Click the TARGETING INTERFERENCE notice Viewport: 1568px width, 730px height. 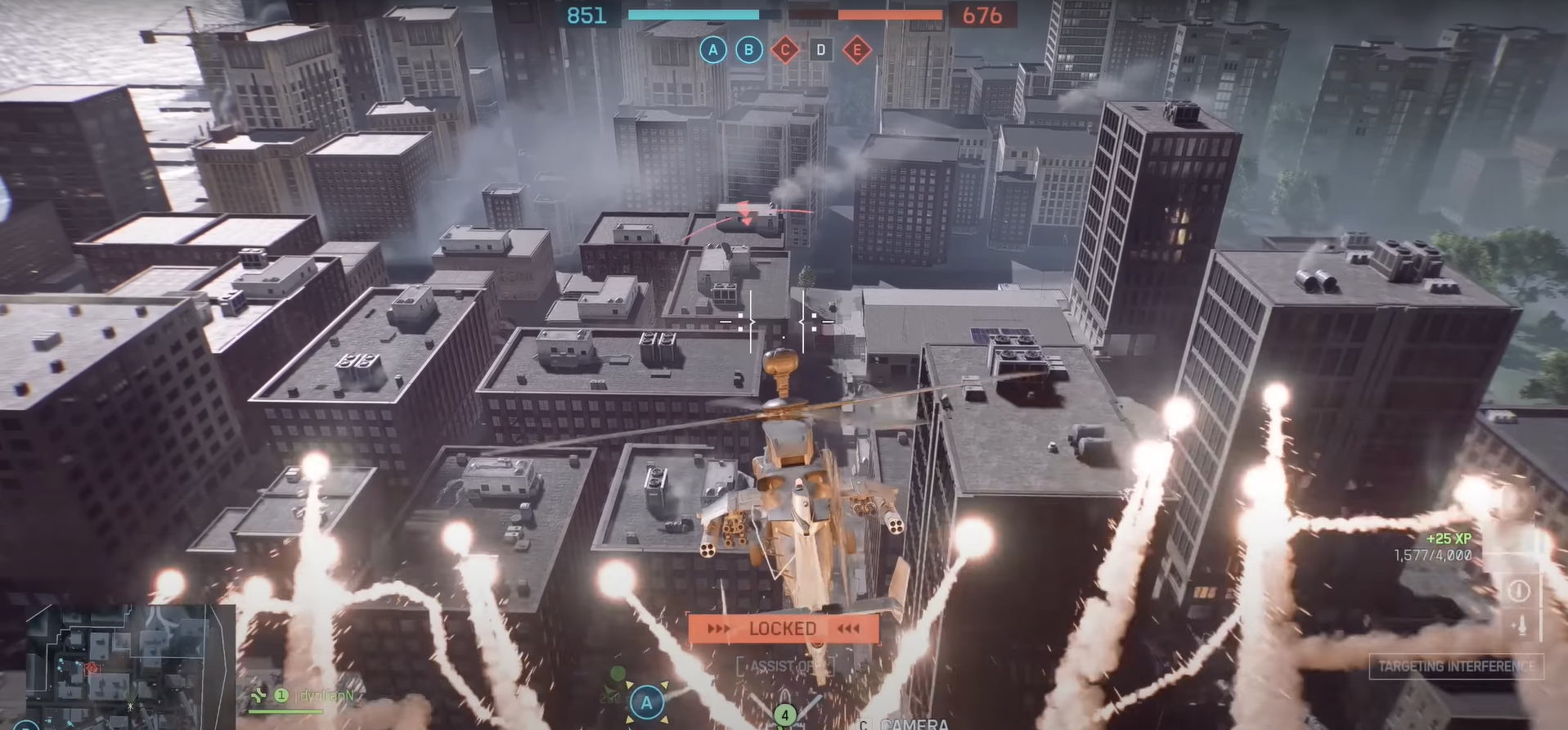[x=1456, y=666]
